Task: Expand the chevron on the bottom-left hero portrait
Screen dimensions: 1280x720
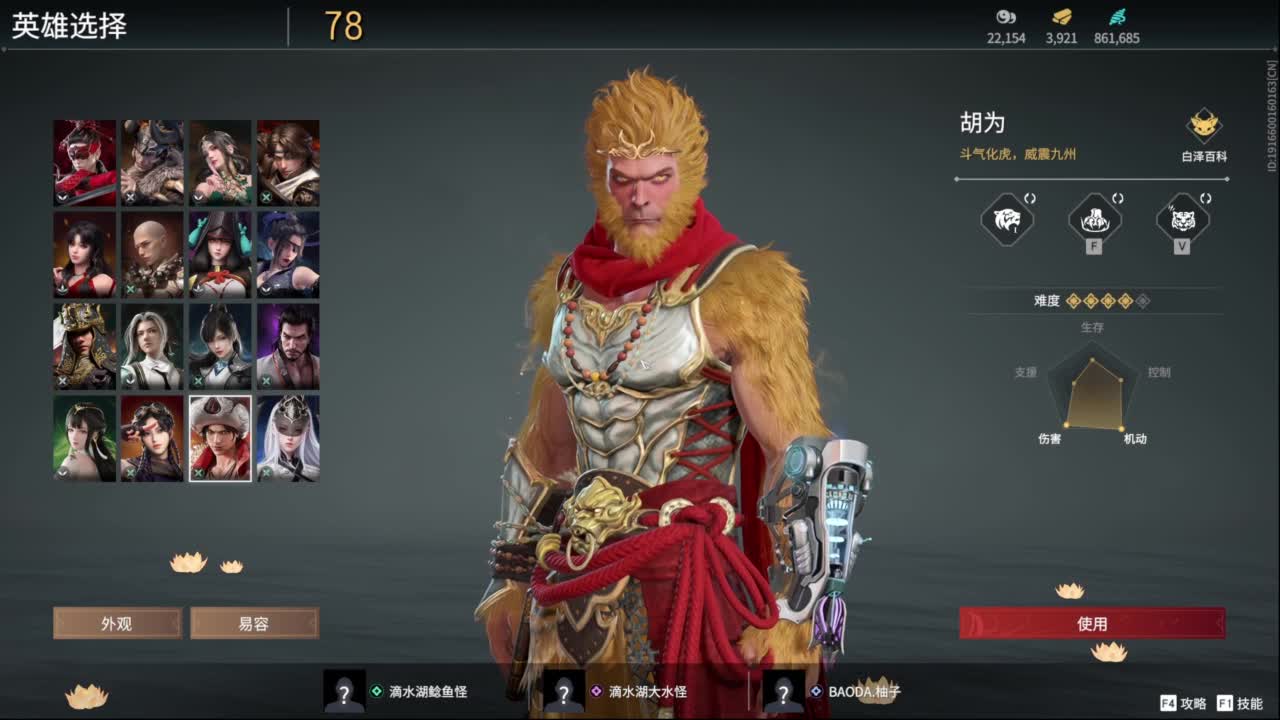Action: coord(61,471)
